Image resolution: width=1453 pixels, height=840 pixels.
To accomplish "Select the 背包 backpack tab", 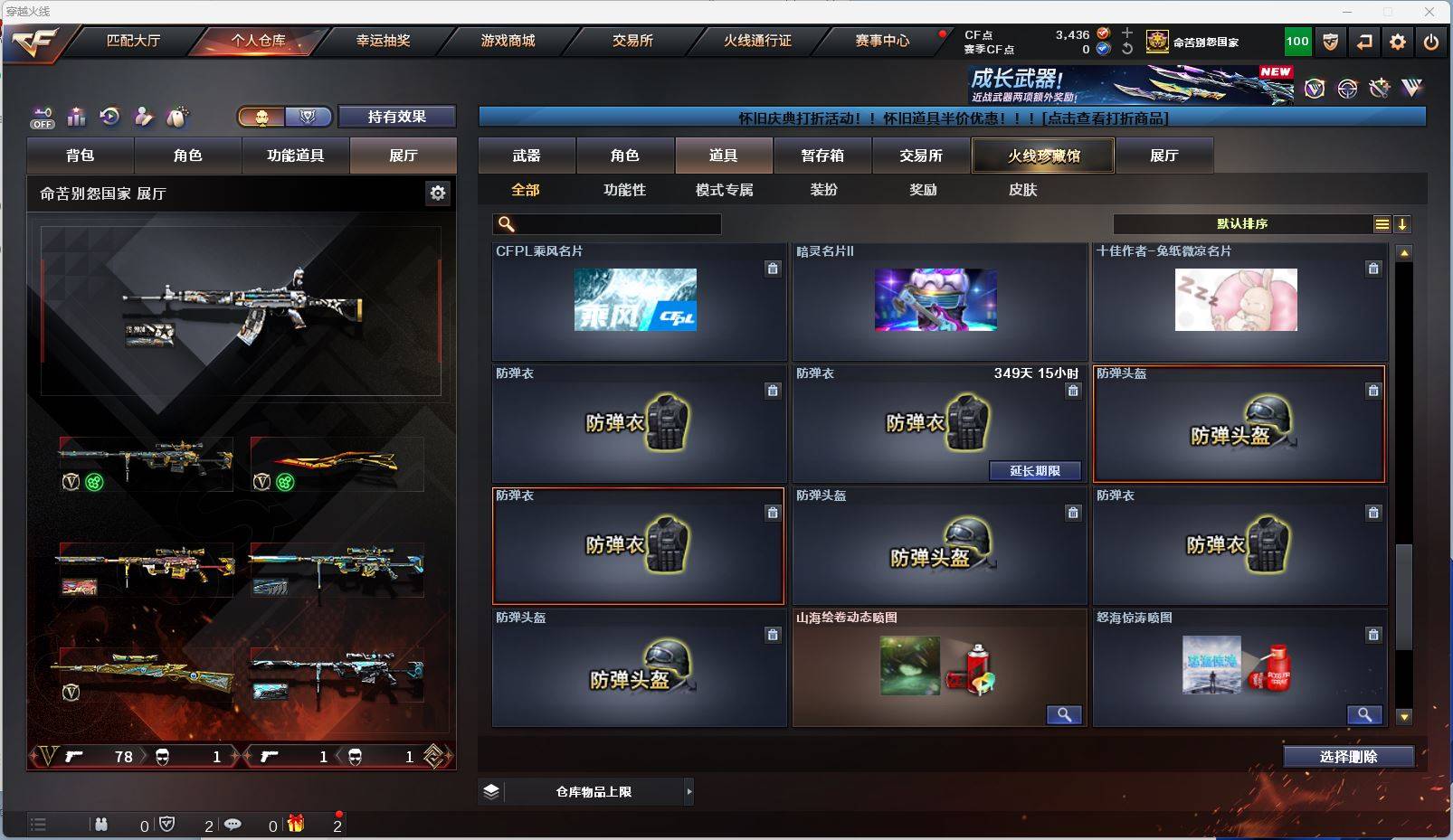I will pyautogui.click(x=81, y=156).
